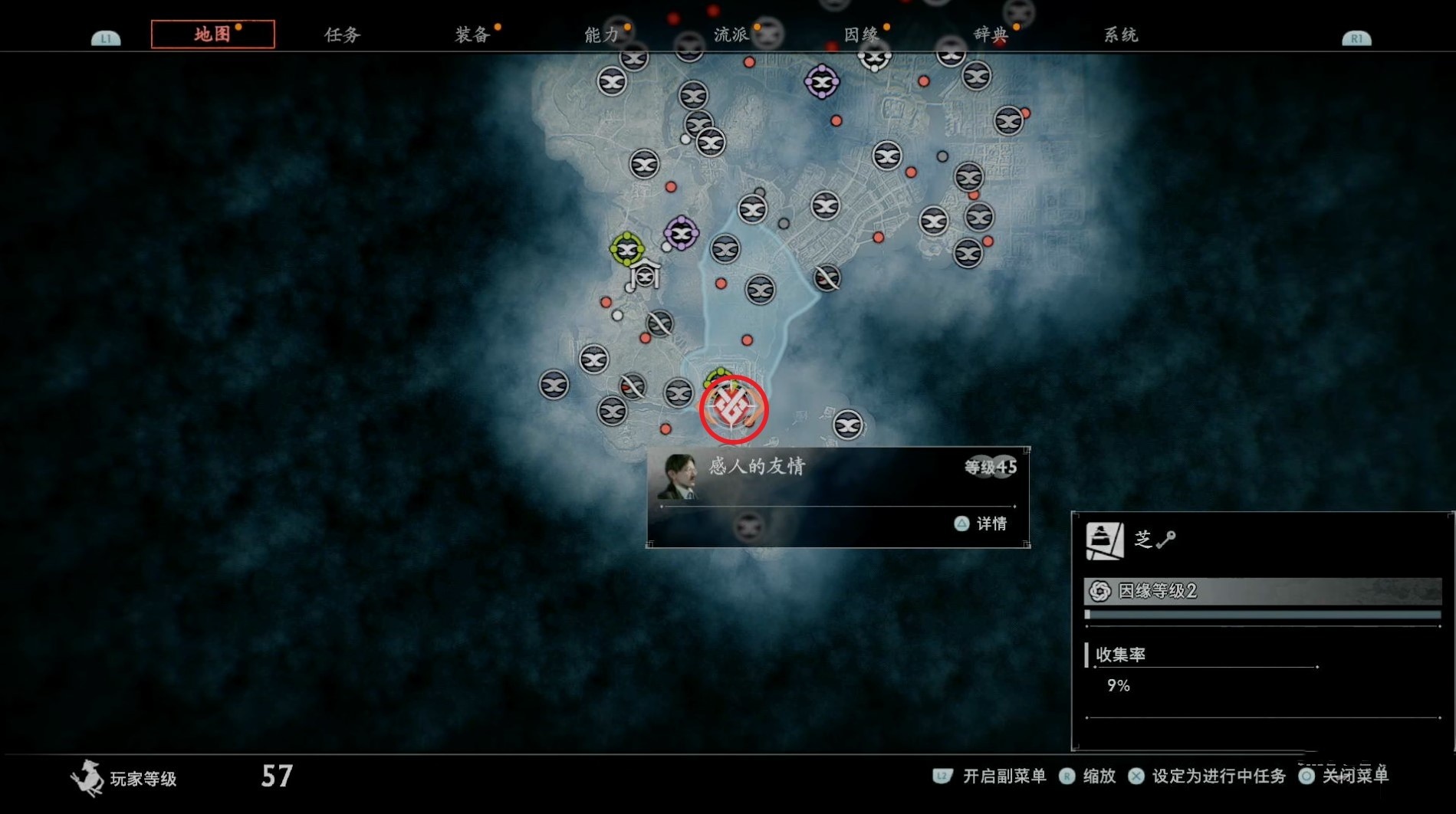Viewport: 1456px width, 814px height.
Task: Select the 流派 styles tab
Action: click(x=731, y=34)
